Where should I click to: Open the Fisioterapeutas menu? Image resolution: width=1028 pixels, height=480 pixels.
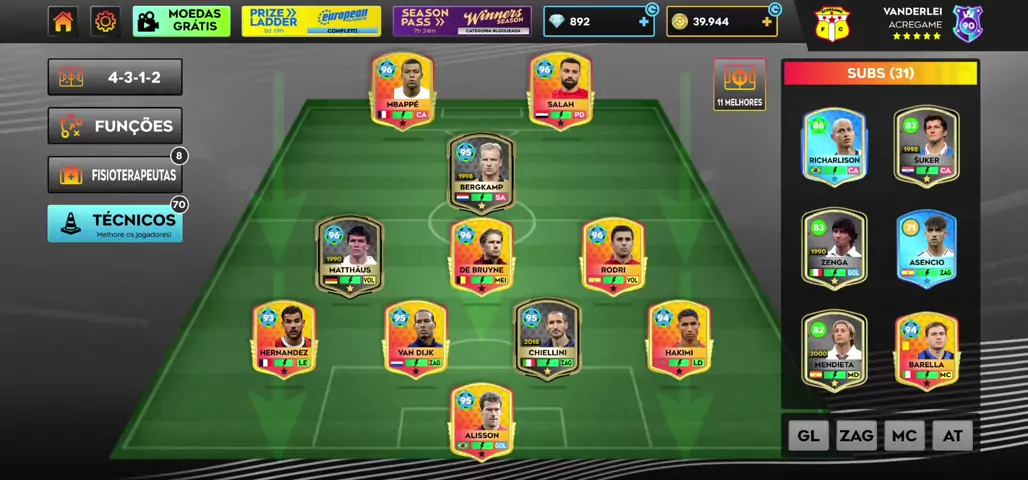[115, 175]
